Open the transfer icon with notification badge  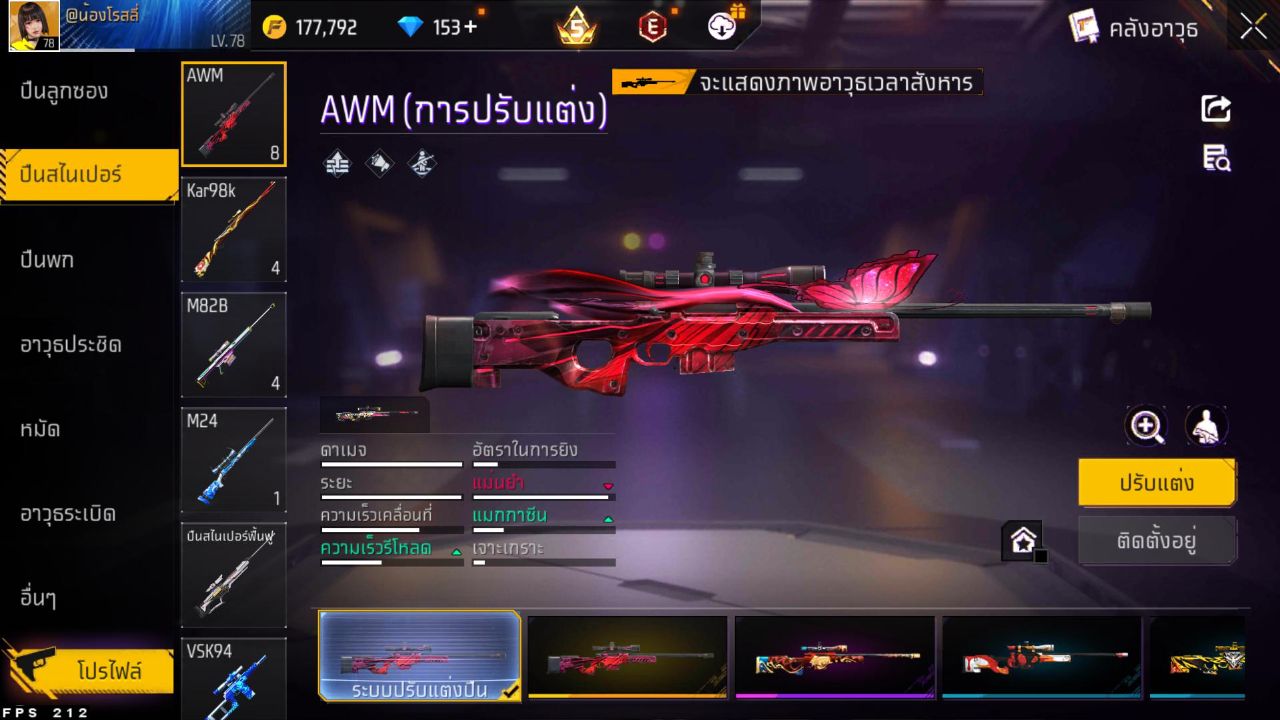click(720, 27)
